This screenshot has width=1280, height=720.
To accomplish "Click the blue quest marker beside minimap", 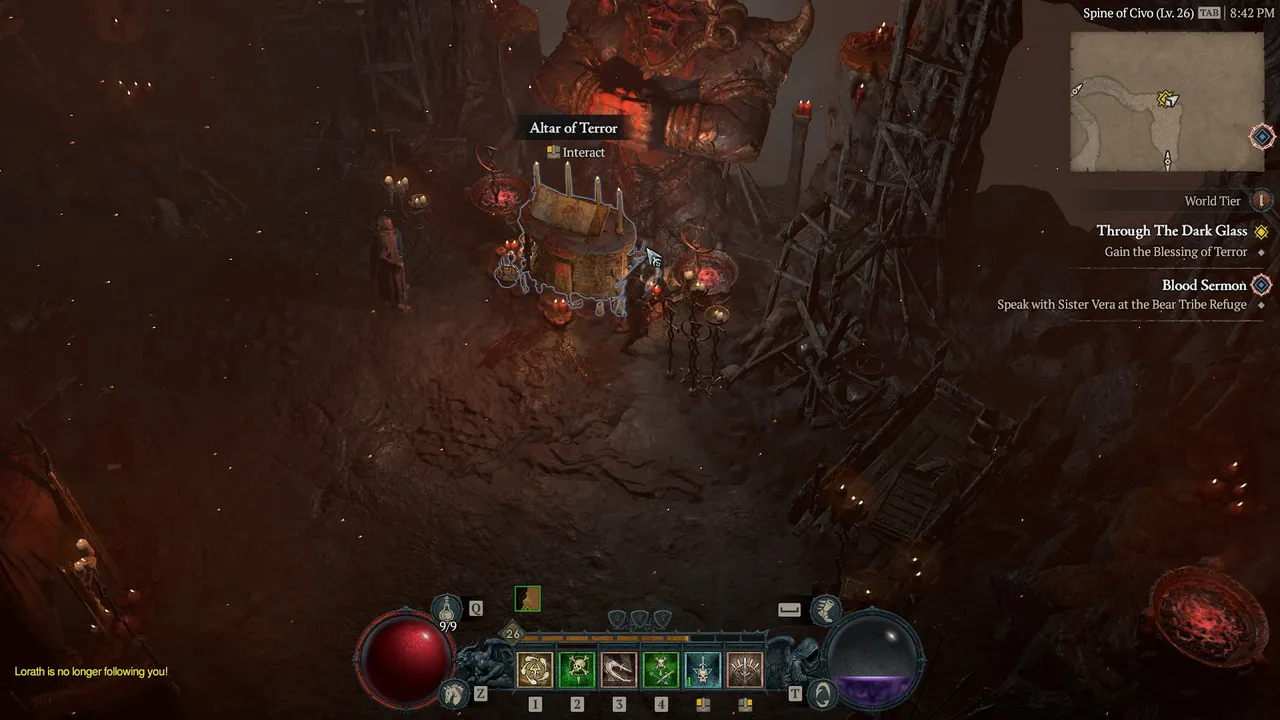I will tap(1262, 136).
